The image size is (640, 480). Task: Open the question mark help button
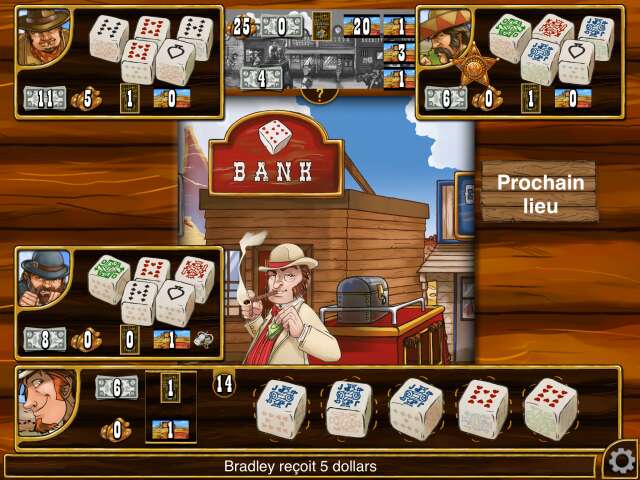[x=319, y=95]
